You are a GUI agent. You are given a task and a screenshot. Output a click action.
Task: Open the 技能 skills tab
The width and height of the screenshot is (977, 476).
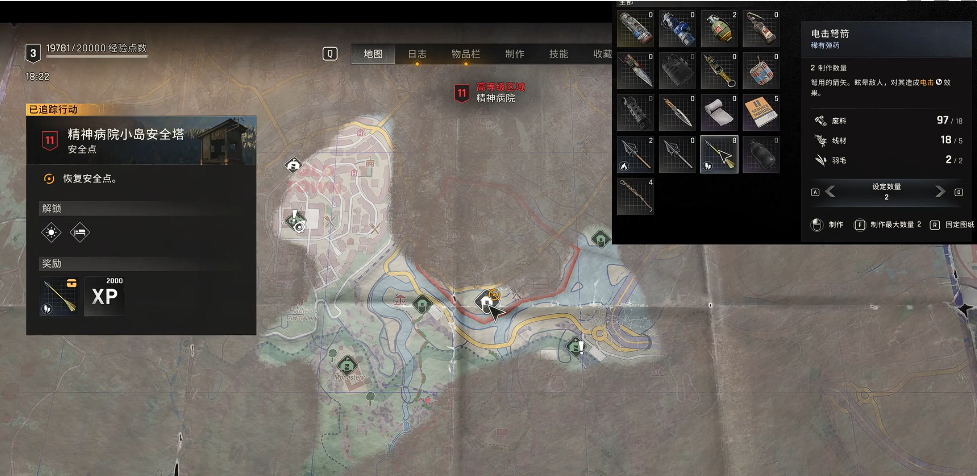tap(559, 54)
